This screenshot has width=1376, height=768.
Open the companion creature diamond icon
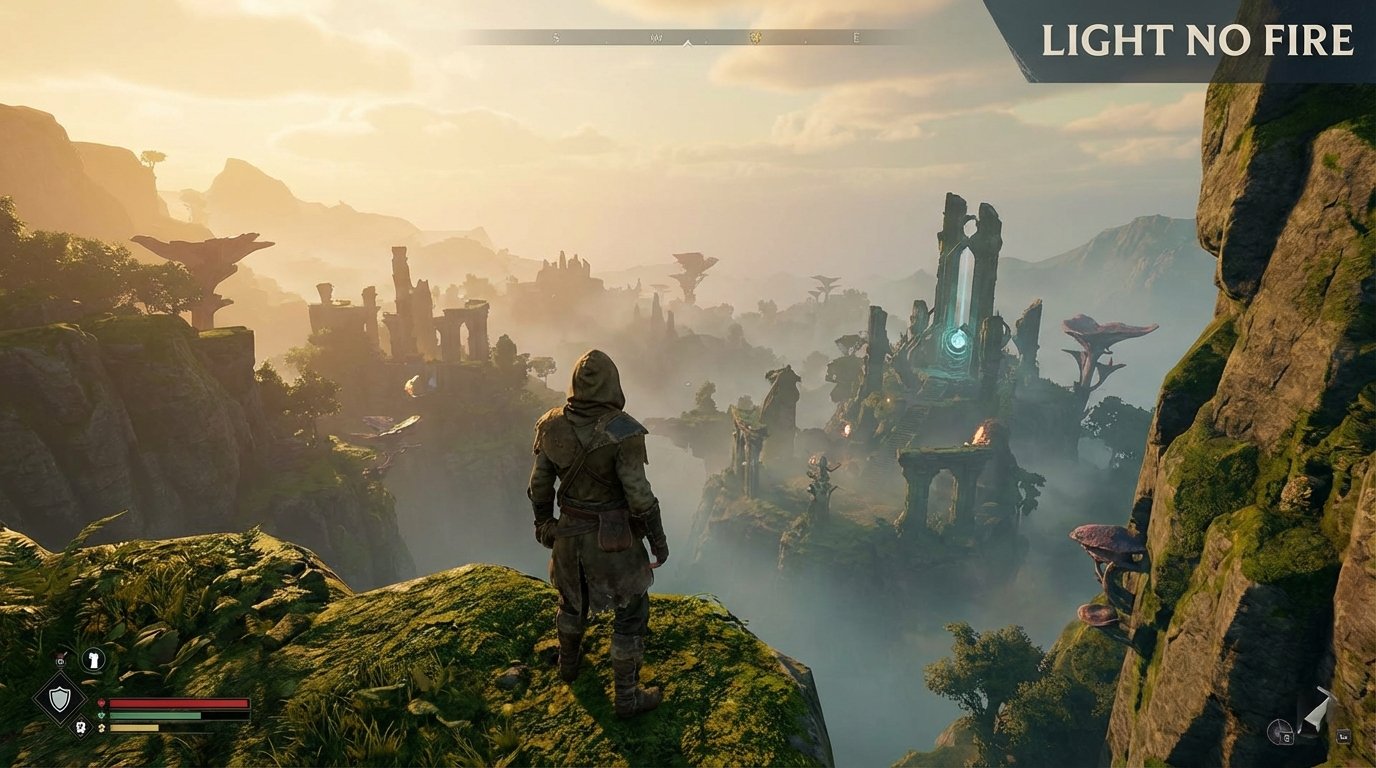tap(82, 728)
